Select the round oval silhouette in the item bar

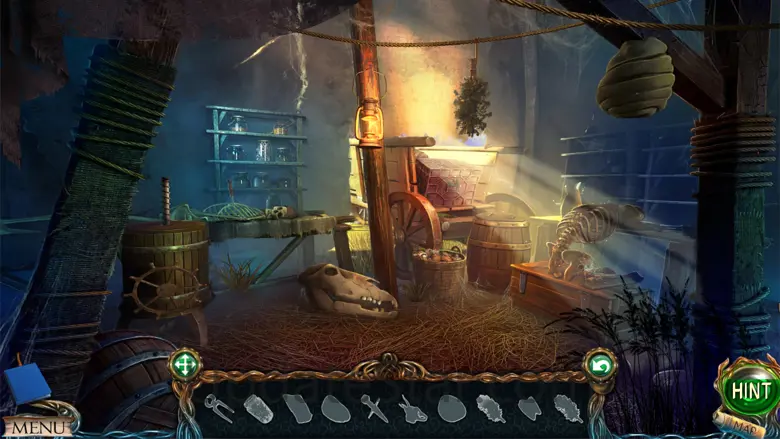click(451, 408)
